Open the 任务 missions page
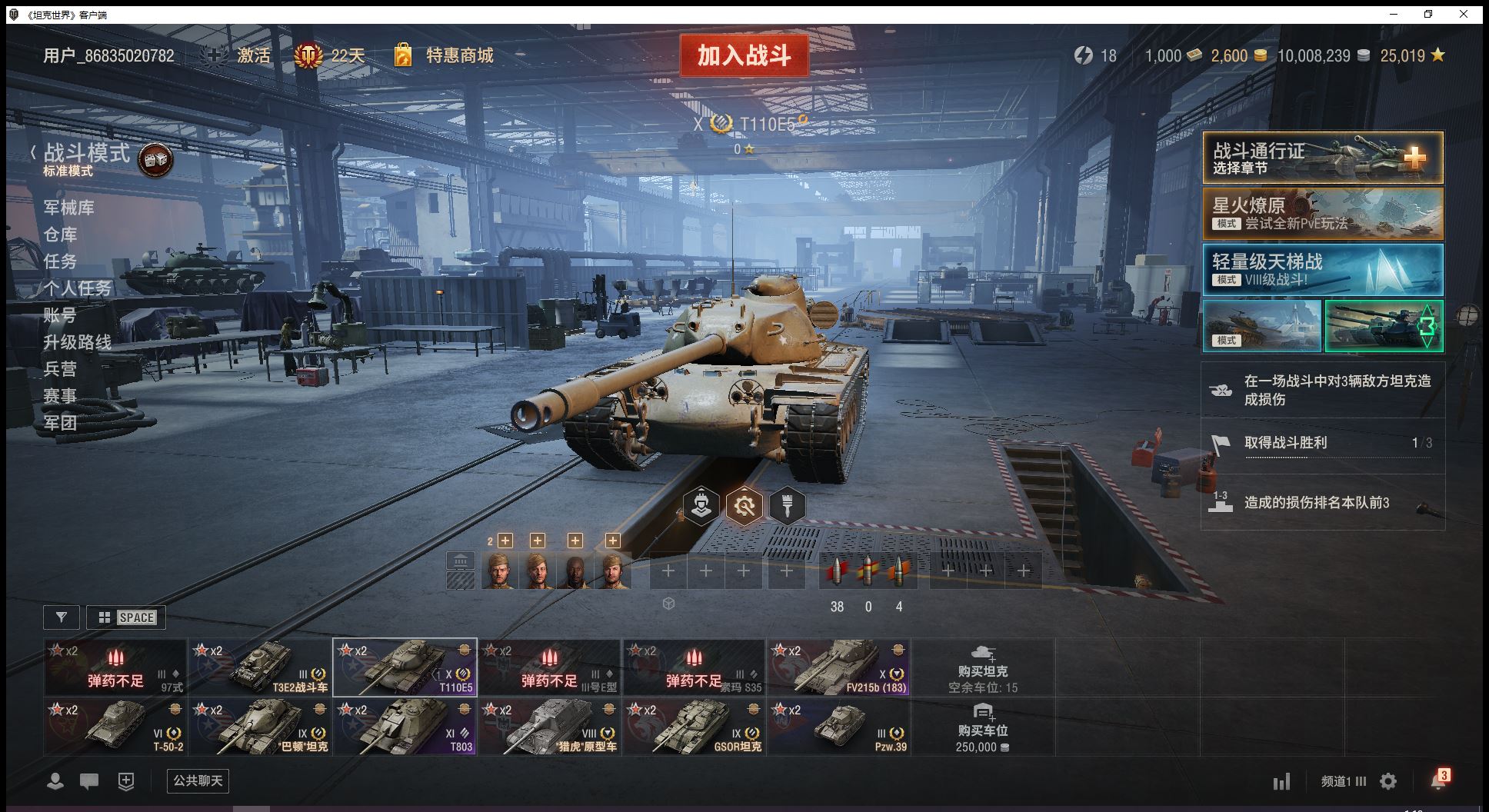 [61, 261]
